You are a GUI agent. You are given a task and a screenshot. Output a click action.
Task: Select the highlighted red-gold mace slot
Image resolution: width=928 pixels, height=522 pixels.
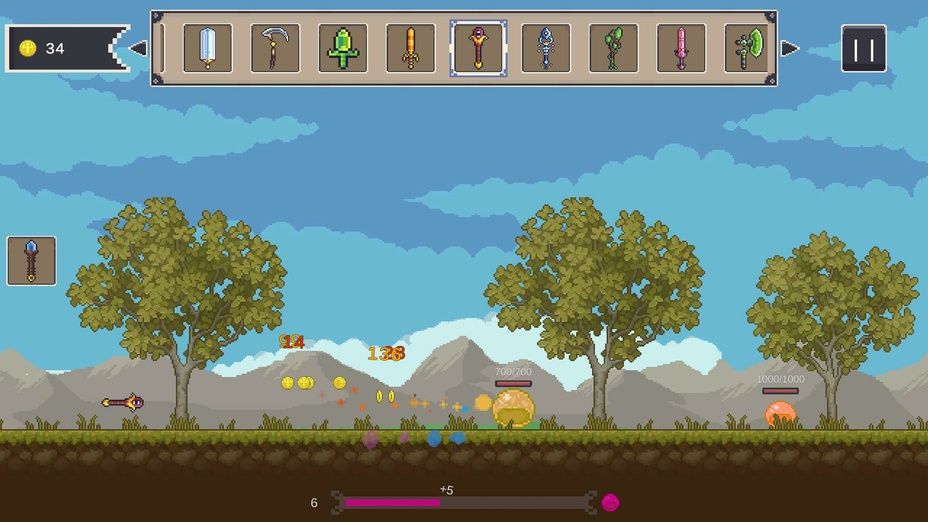pyautogui.click(x=478, y=48)
